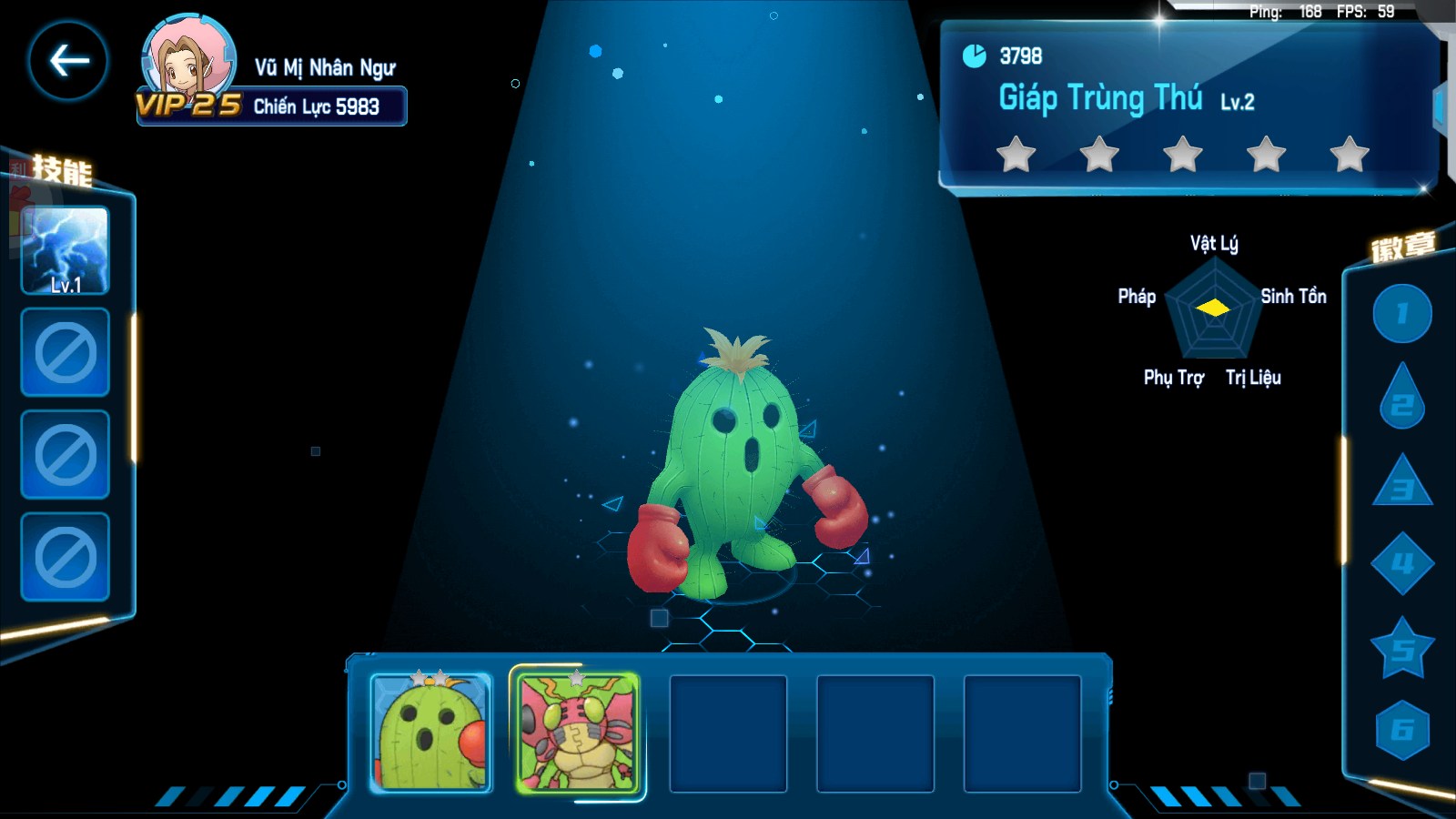Click the yellow diamond on the stat radar chart
The height and width of the screenshot is (819, 1456).
click(1211, 309)
